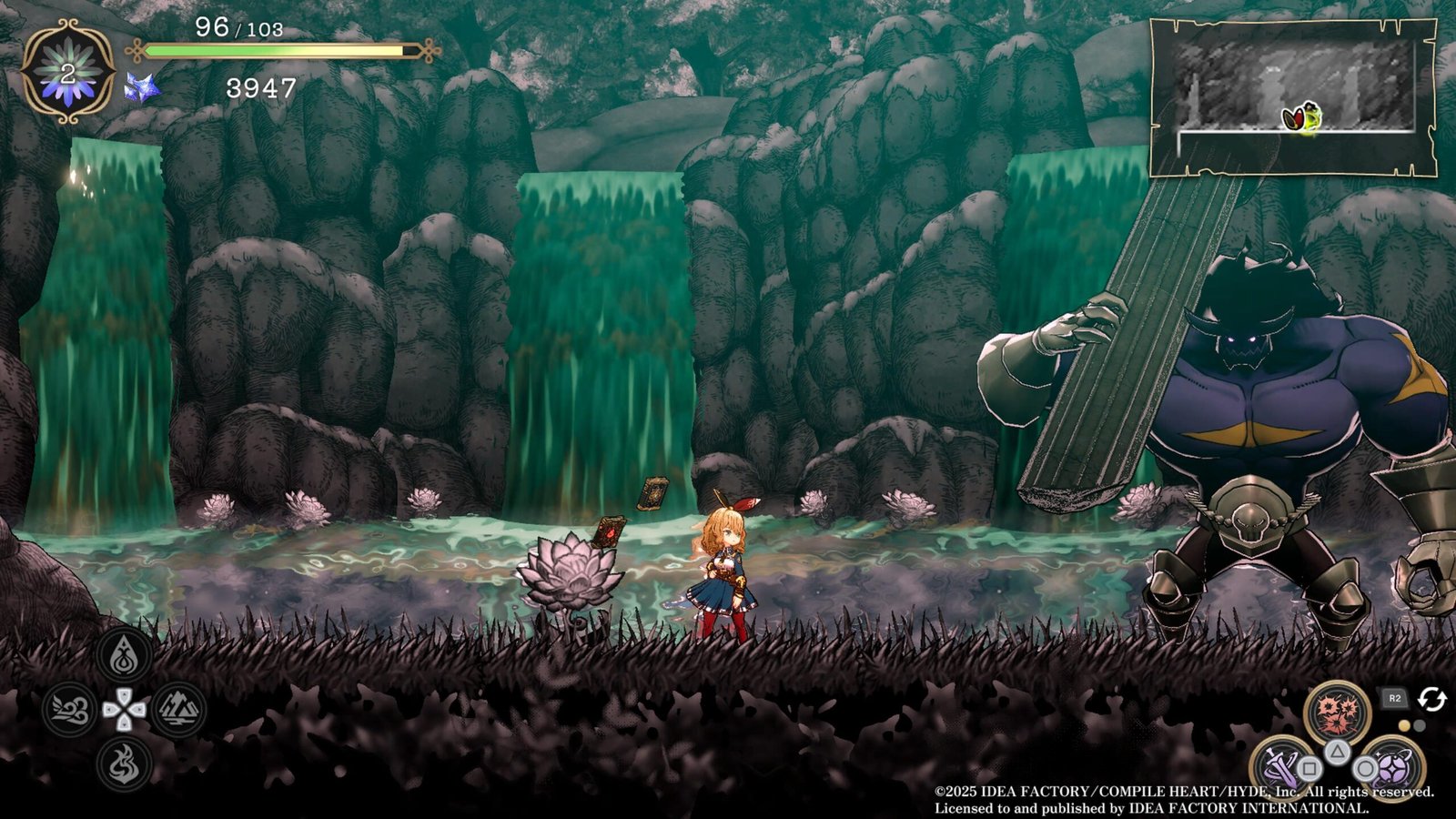This screenshot has width=1456, height=819.
Task: Click the blue crystal currency icon
Action: point(143,87)
